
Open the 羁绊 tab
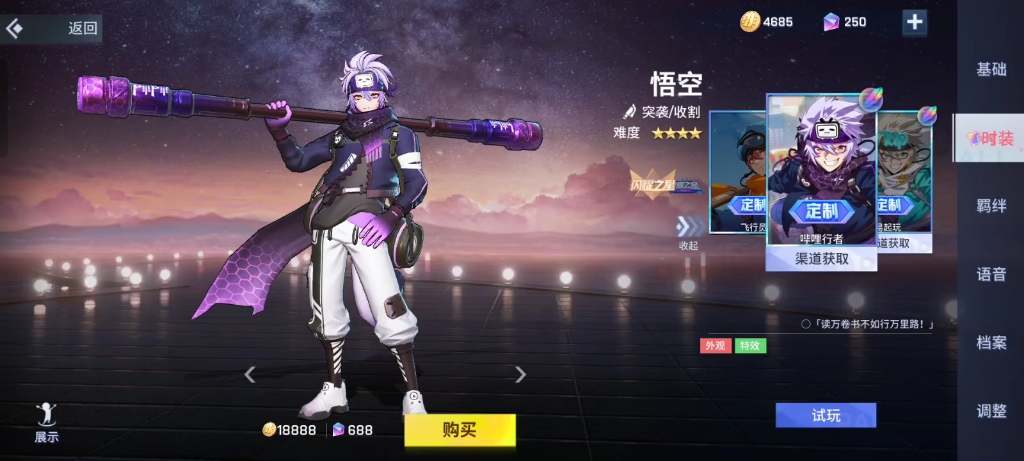click(x=991, y=206)
